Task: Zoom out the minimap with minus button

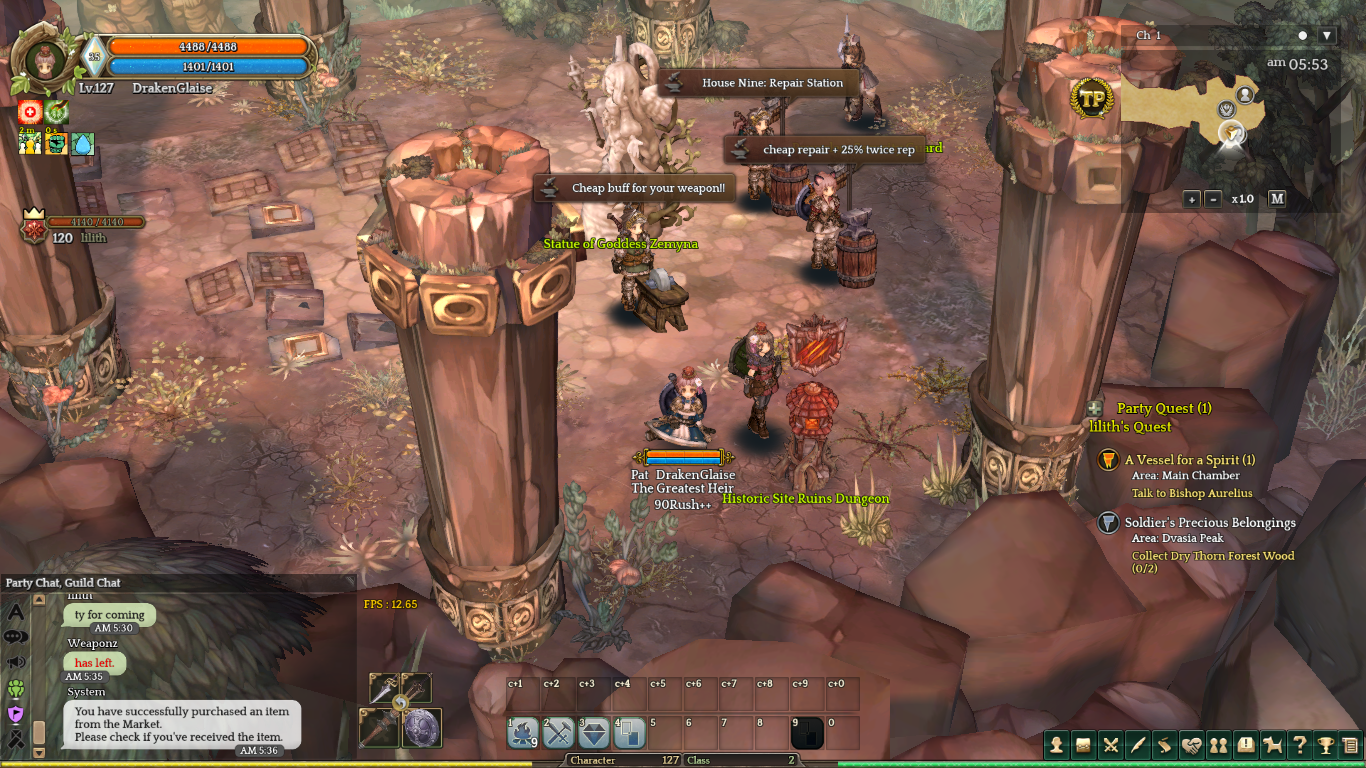Action: [x=1213, y=199]
